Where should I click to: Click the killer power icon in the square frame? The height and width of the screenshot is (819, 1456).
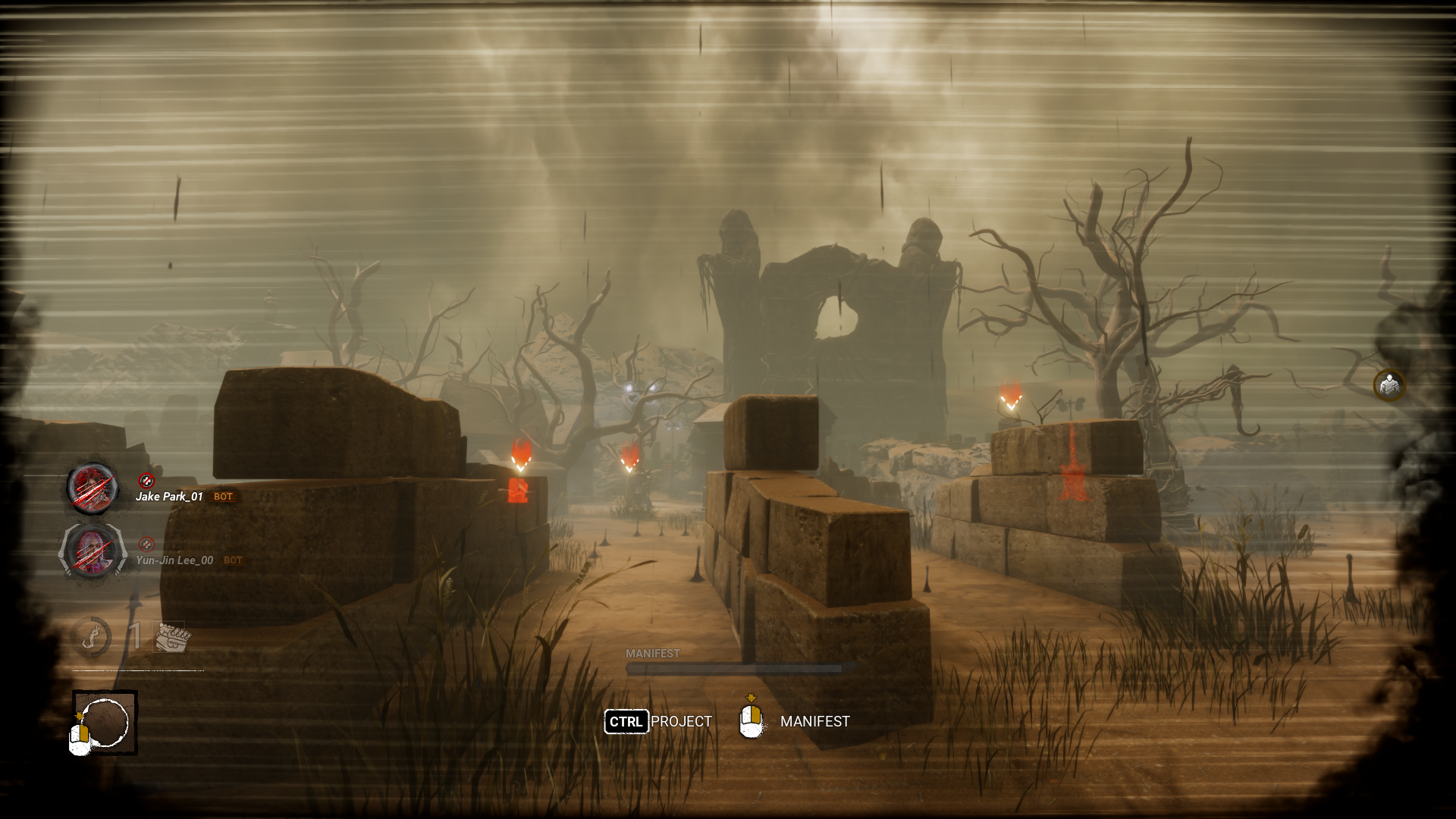point(105,722)
